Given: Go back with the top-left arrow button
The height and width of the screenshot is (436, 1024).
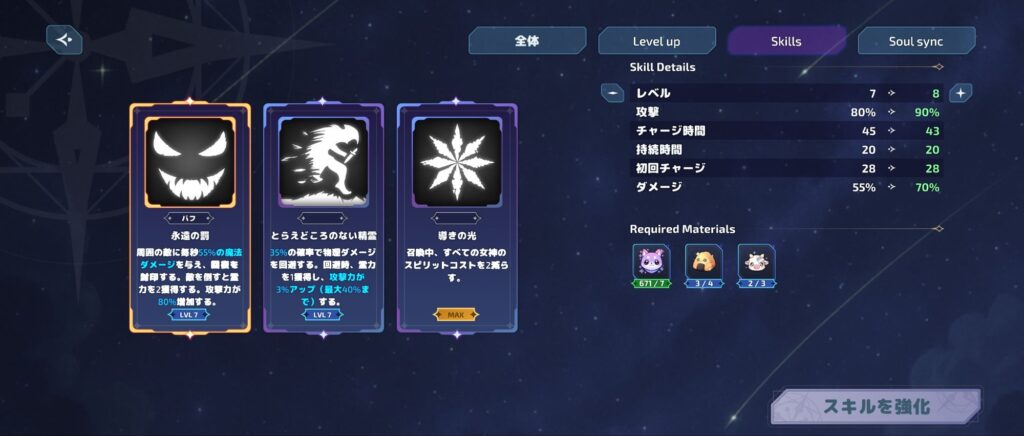Looking at the screenshot, I should point(65,40).
